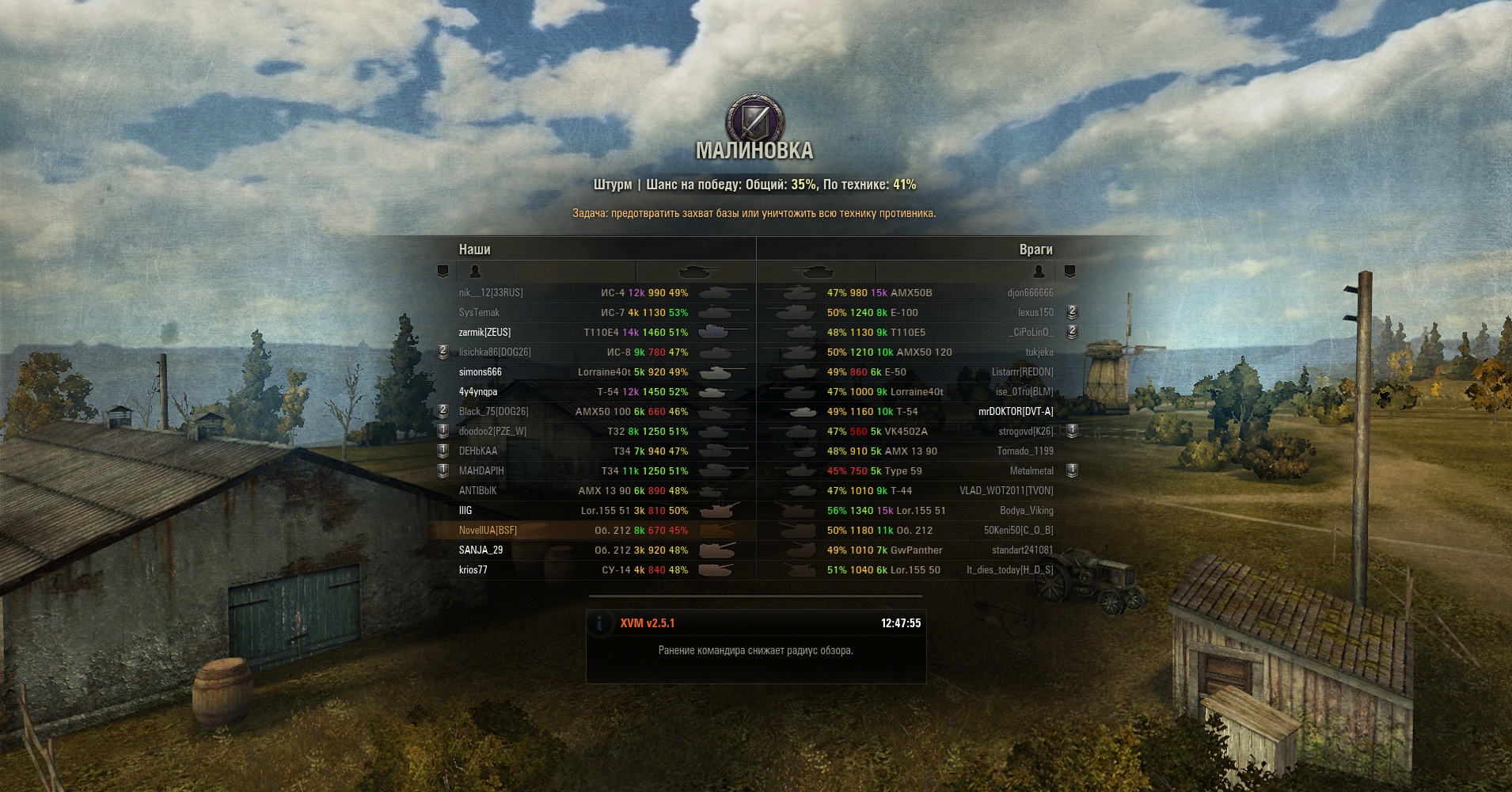Click the IIIG player row
Image resolution: width=1512 pixels, height=792 pixels.
coord(465,511)
